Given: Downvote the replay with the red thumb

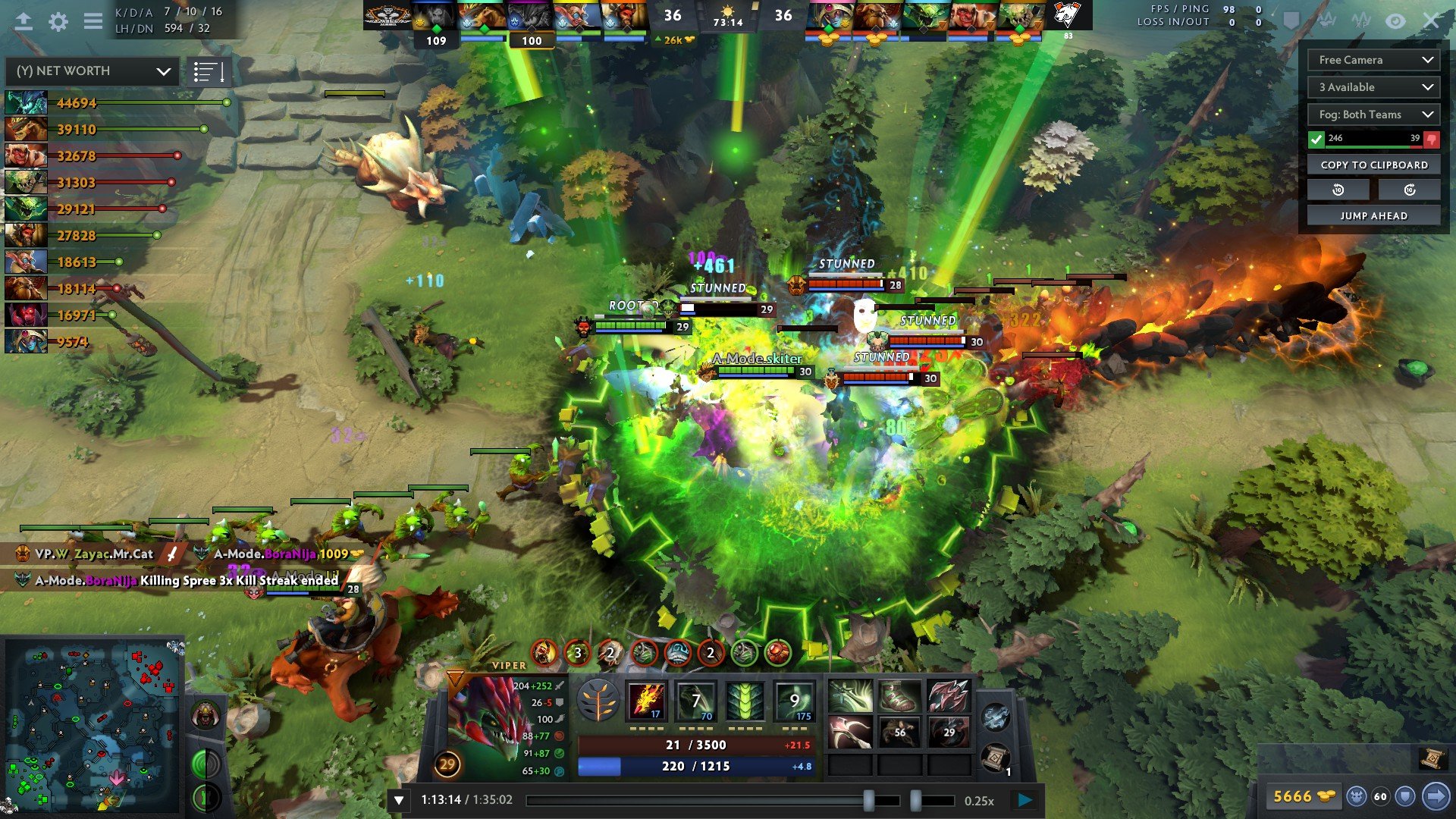Looking at the screenshot, I should click(x=1432, y=139).
